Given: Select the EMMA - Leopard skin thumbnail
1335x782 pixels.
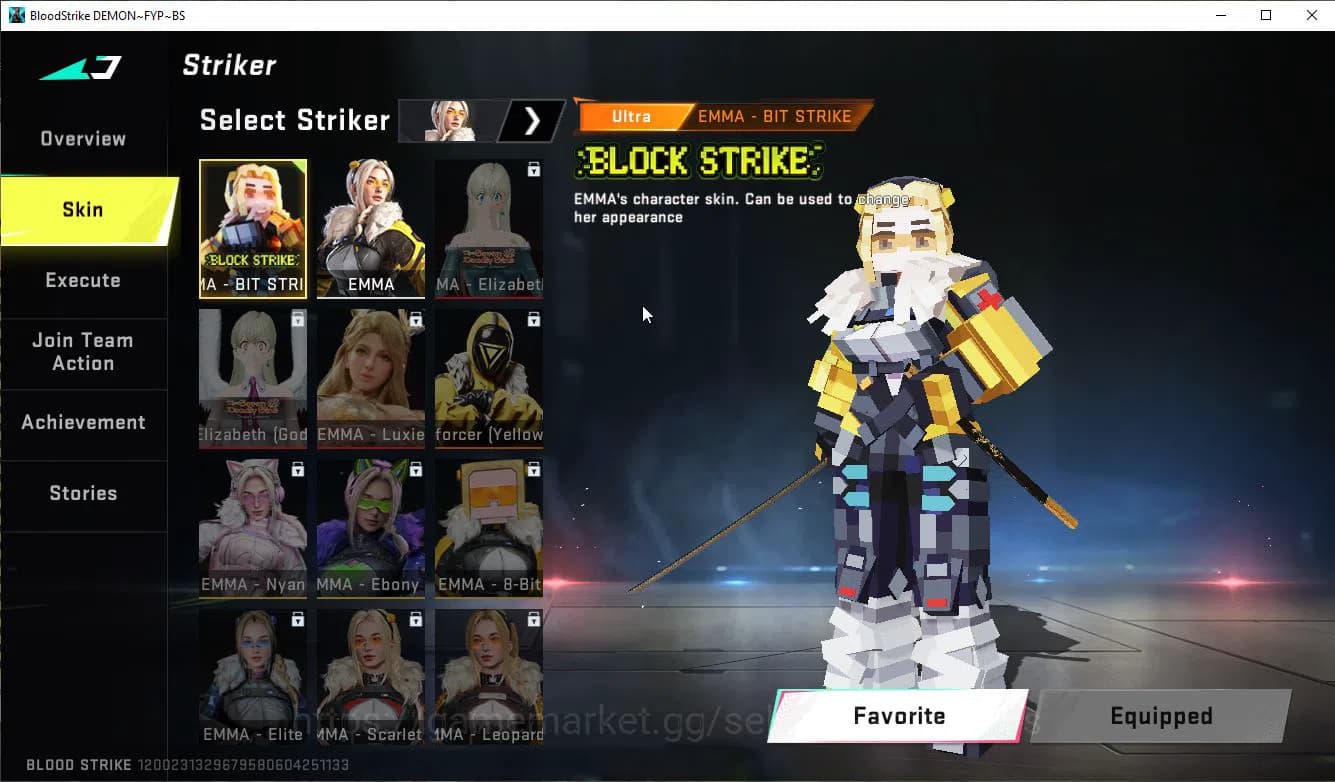Looking at the screenshot, I should click(488, 678).
